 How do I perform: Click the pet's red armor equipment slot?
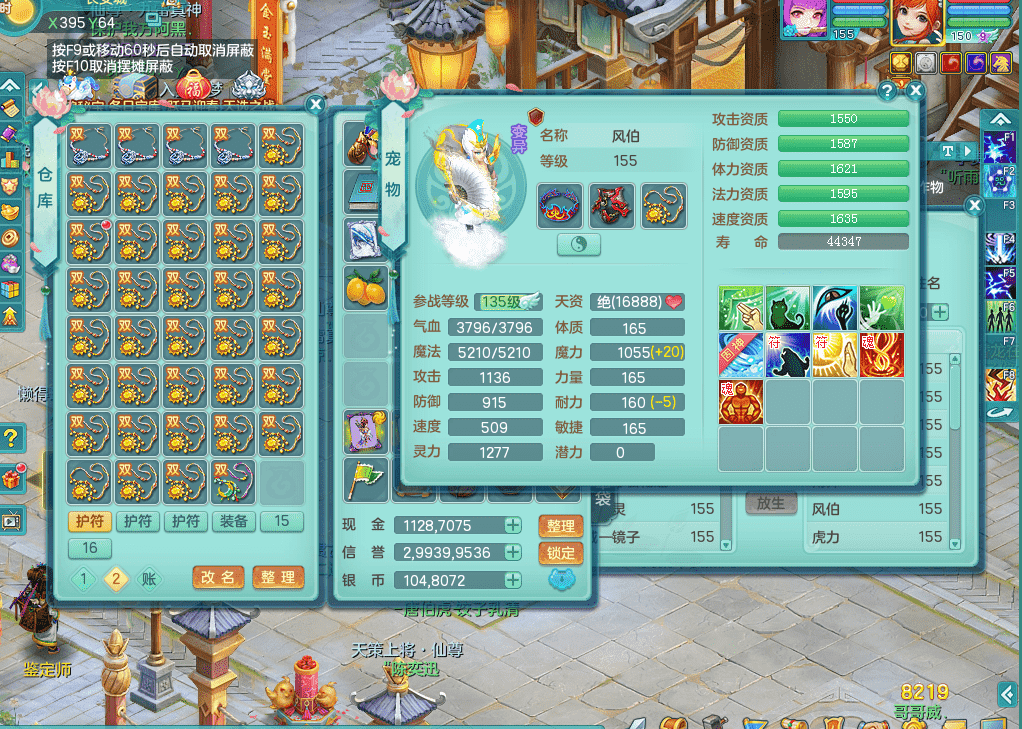coord(611,205)
